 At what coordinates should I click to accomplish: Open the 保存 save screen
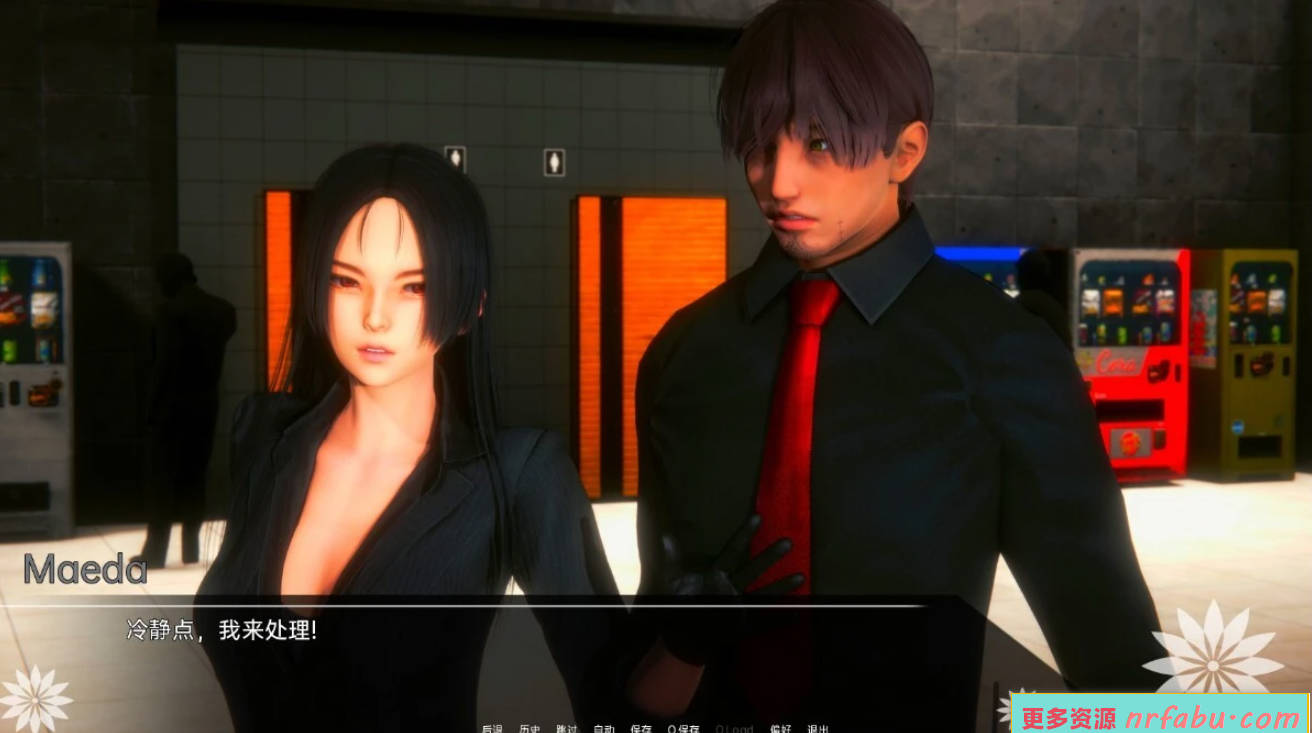coord(642,727)
